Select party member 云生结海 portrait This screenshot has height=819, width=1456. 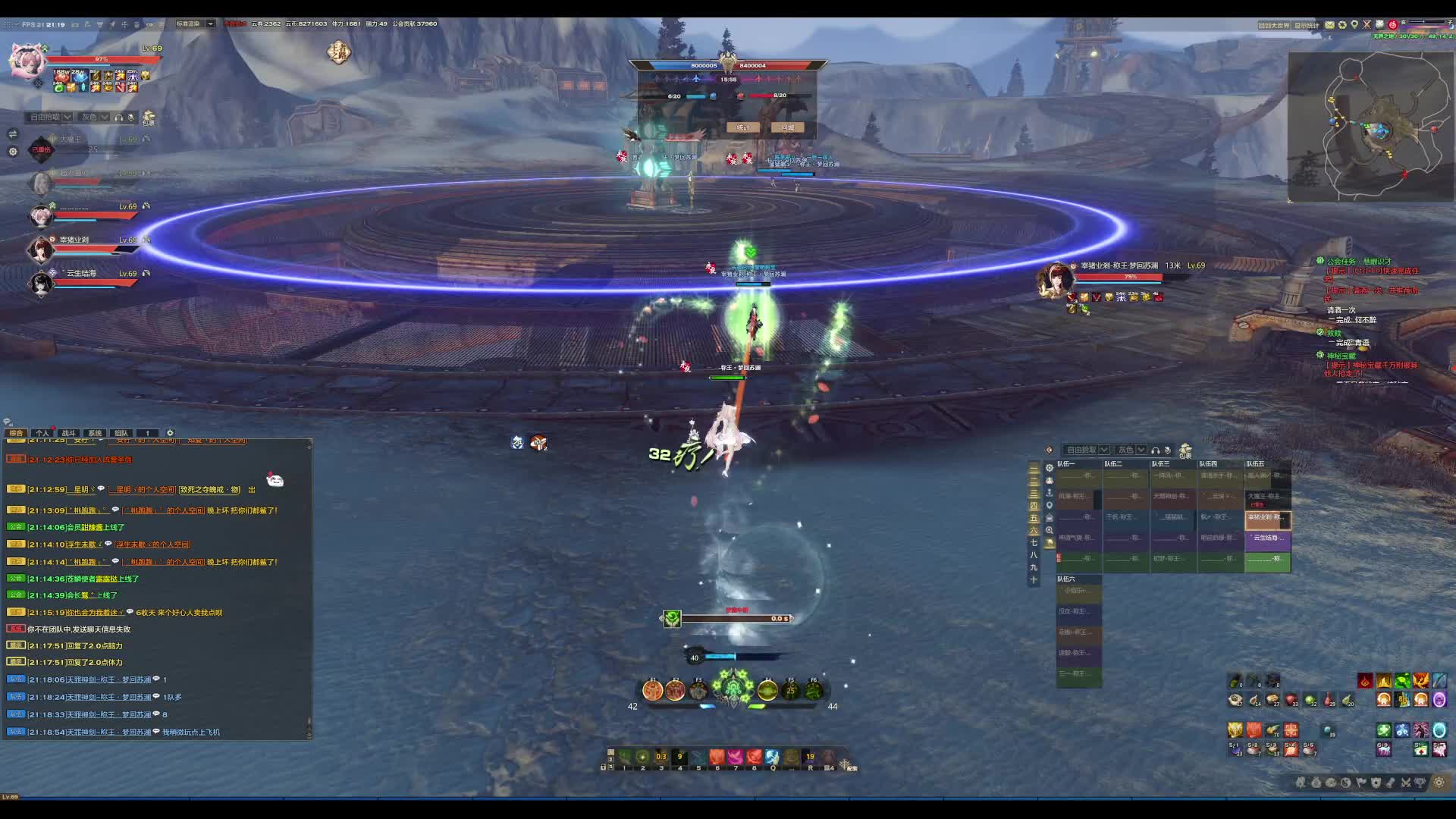coord(40,284)
